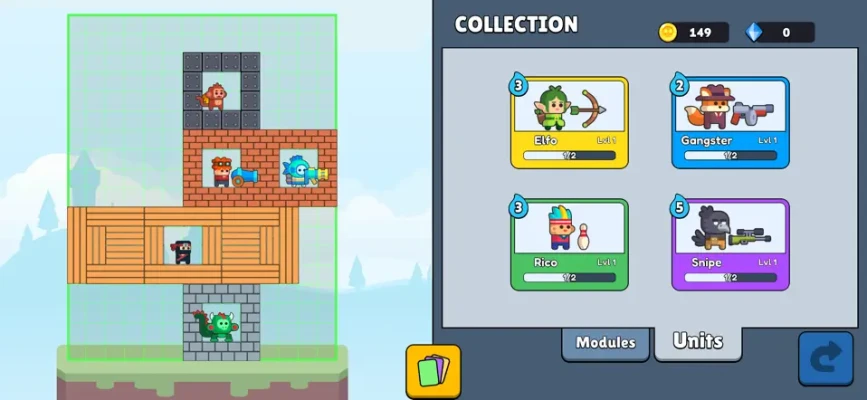The height and width of the screenshot is (400, 867).
Task: Open the Units tab
Action: tap(697, 341)
